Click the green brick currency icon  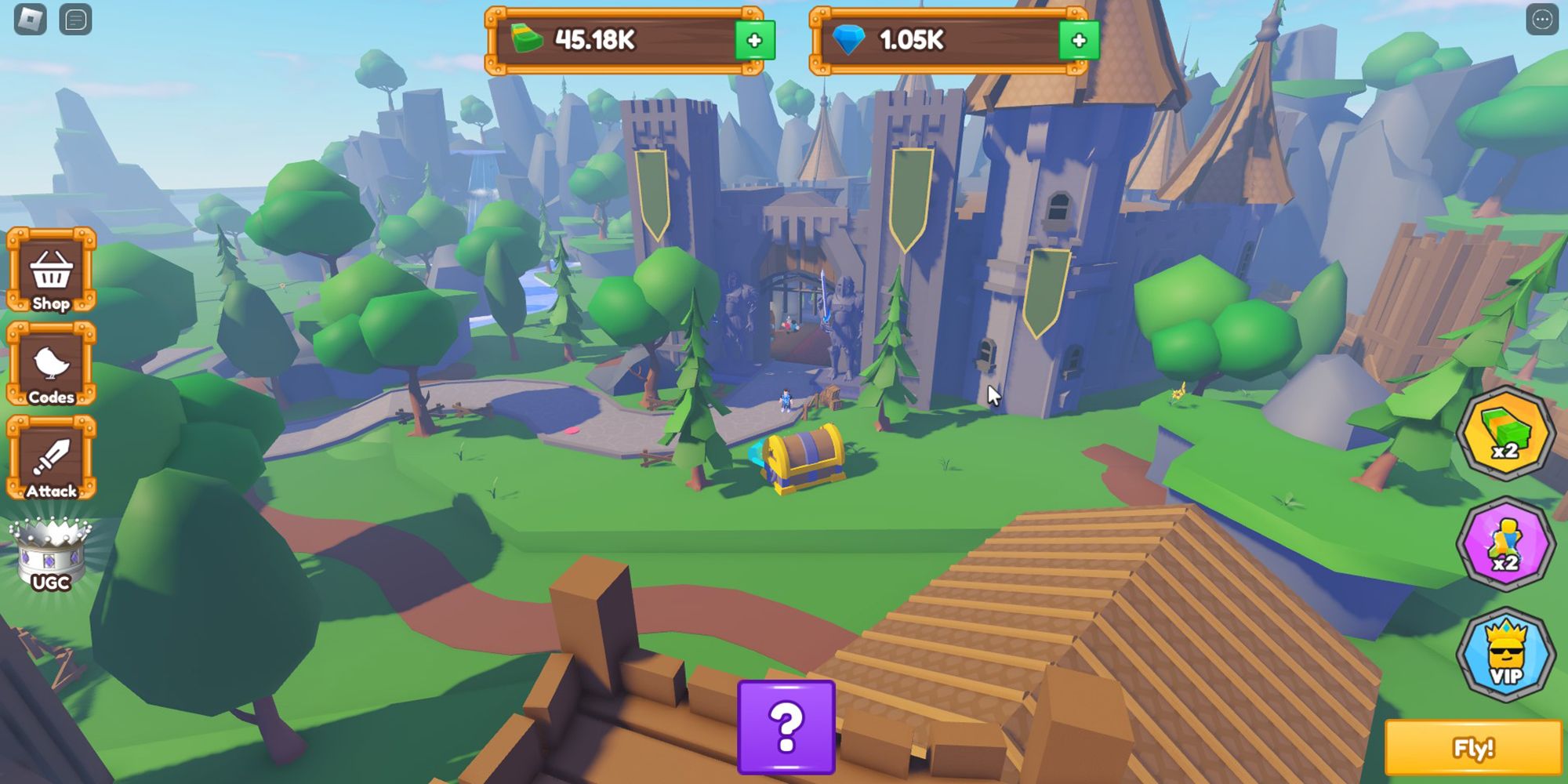pos(528,37)
